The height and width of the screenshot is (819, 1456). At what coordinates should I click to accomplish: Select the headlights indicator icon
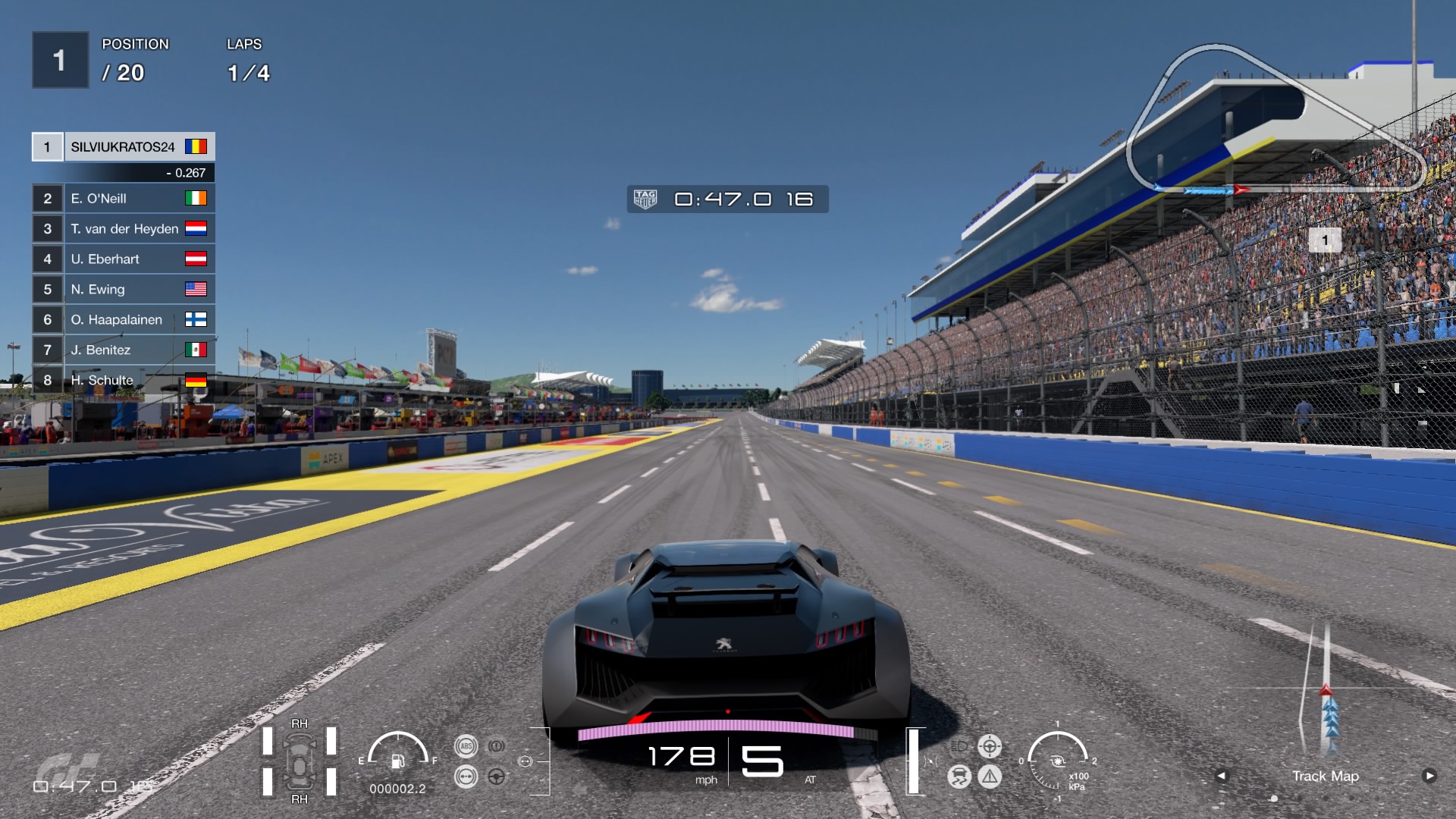tap(959, 746)
